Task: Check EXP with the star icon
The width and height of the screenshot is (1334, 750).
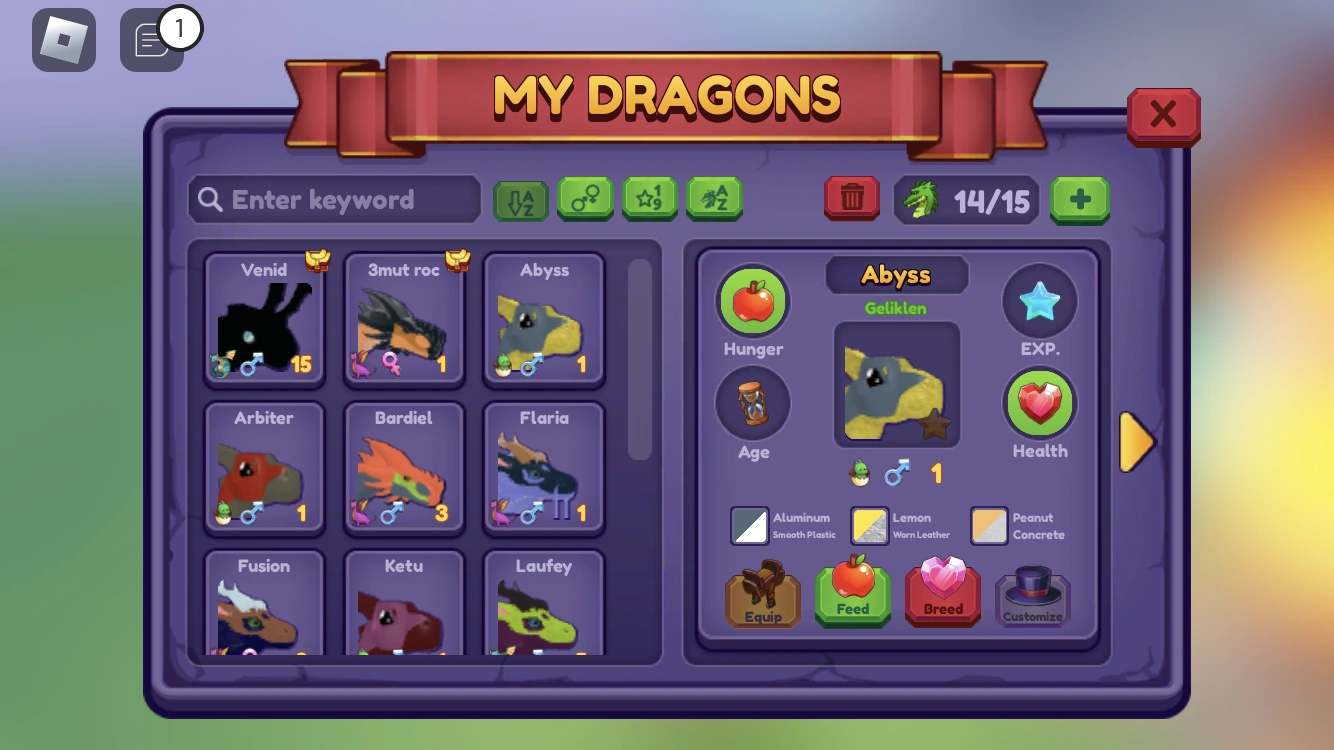Action: 1040,300
